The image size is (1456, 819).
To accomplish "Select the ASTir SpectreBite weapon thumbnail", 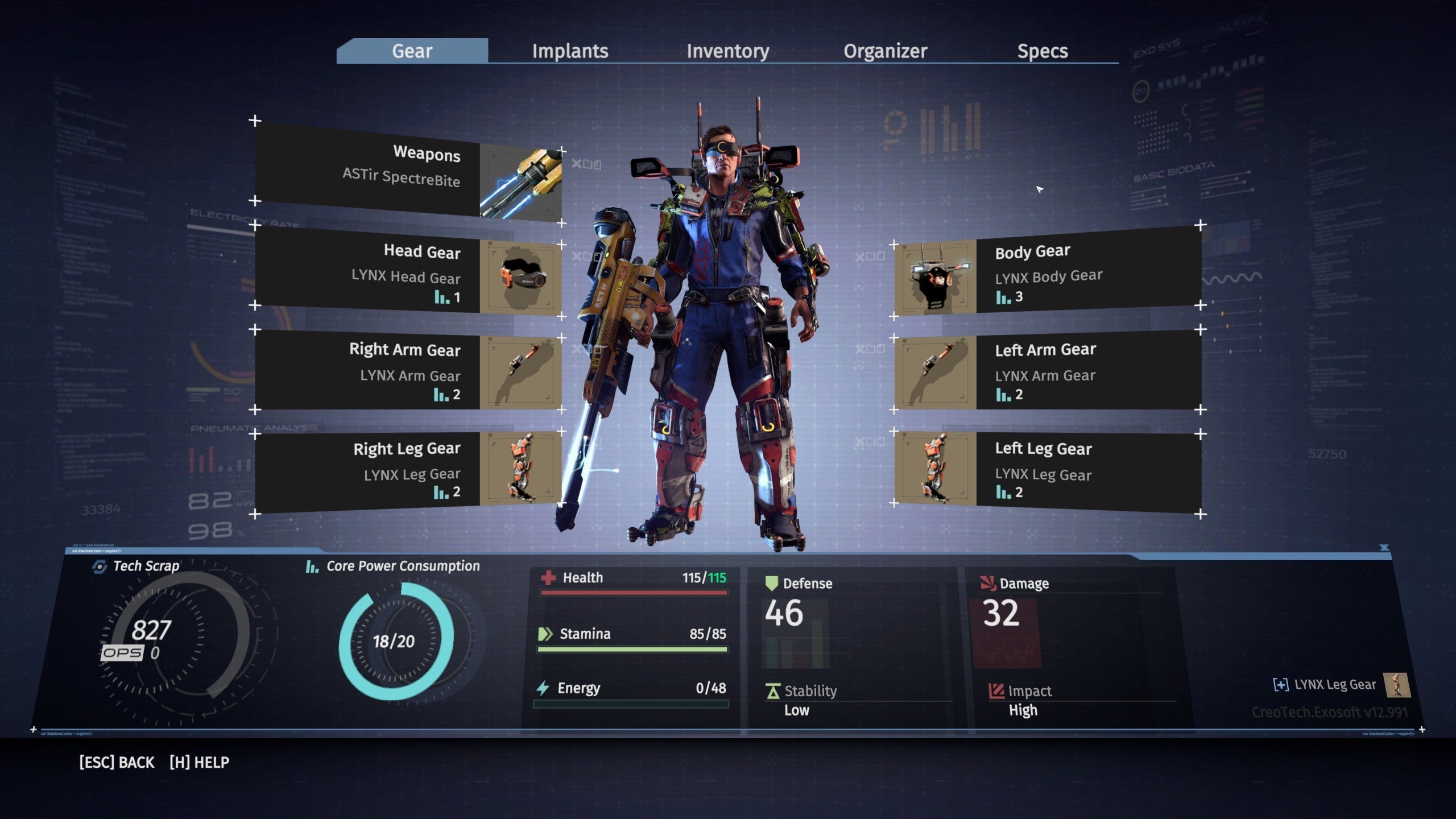I will pos(520,182).
